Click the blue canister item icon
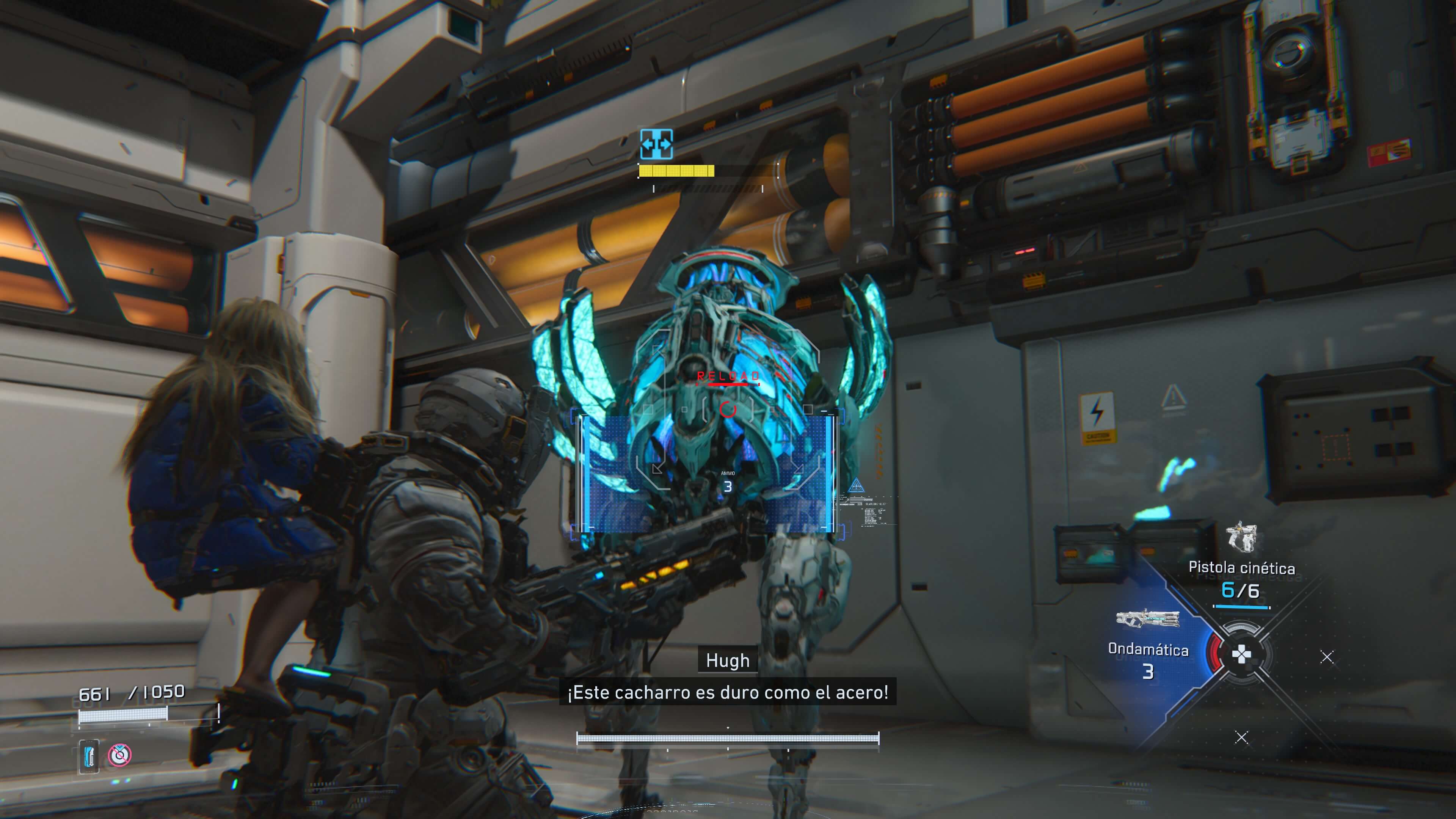 click(x=89, y=755)
